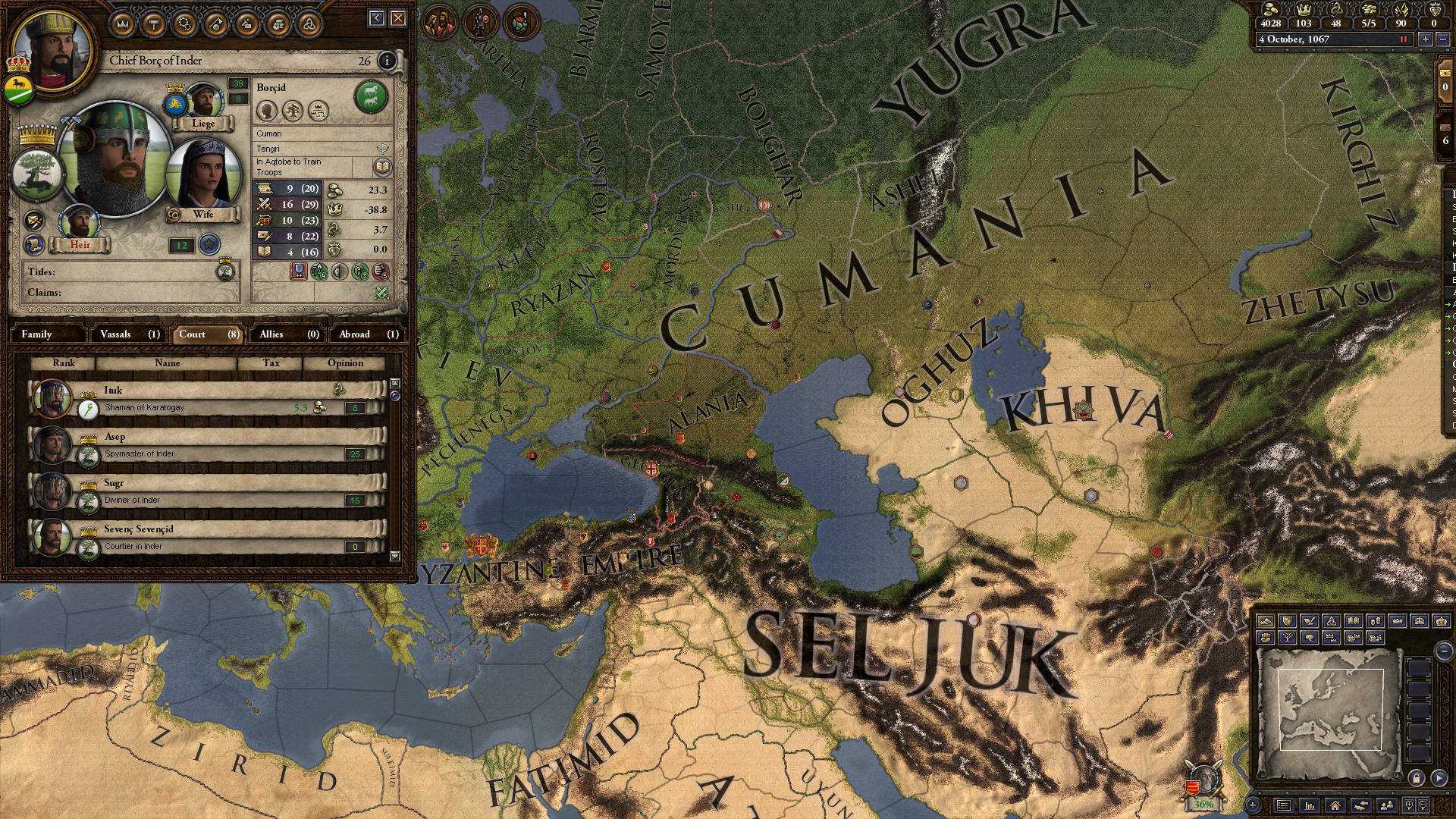Increase game speed with the up arrow

(x=1426, y=39)
